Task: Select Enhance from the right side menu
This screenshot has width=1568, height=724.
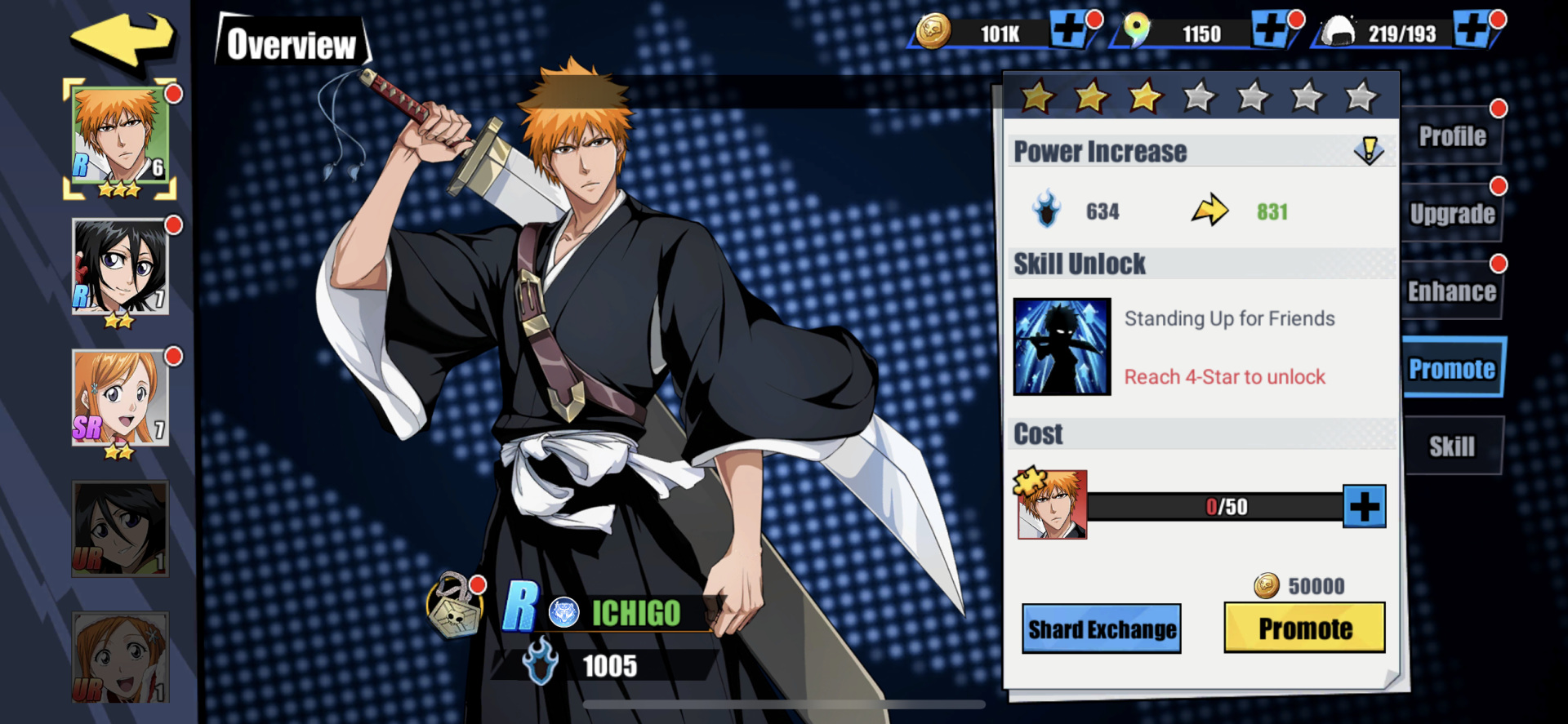Action: click(1453, 291)
